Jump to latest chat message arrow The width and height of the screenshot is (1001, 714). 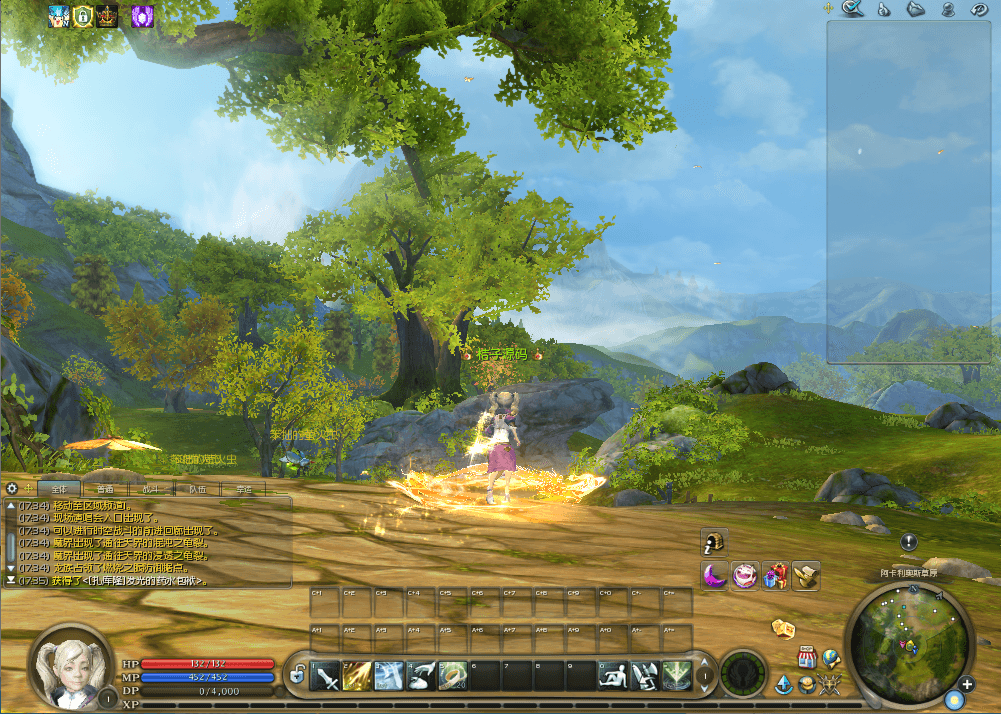pos(11,580)
